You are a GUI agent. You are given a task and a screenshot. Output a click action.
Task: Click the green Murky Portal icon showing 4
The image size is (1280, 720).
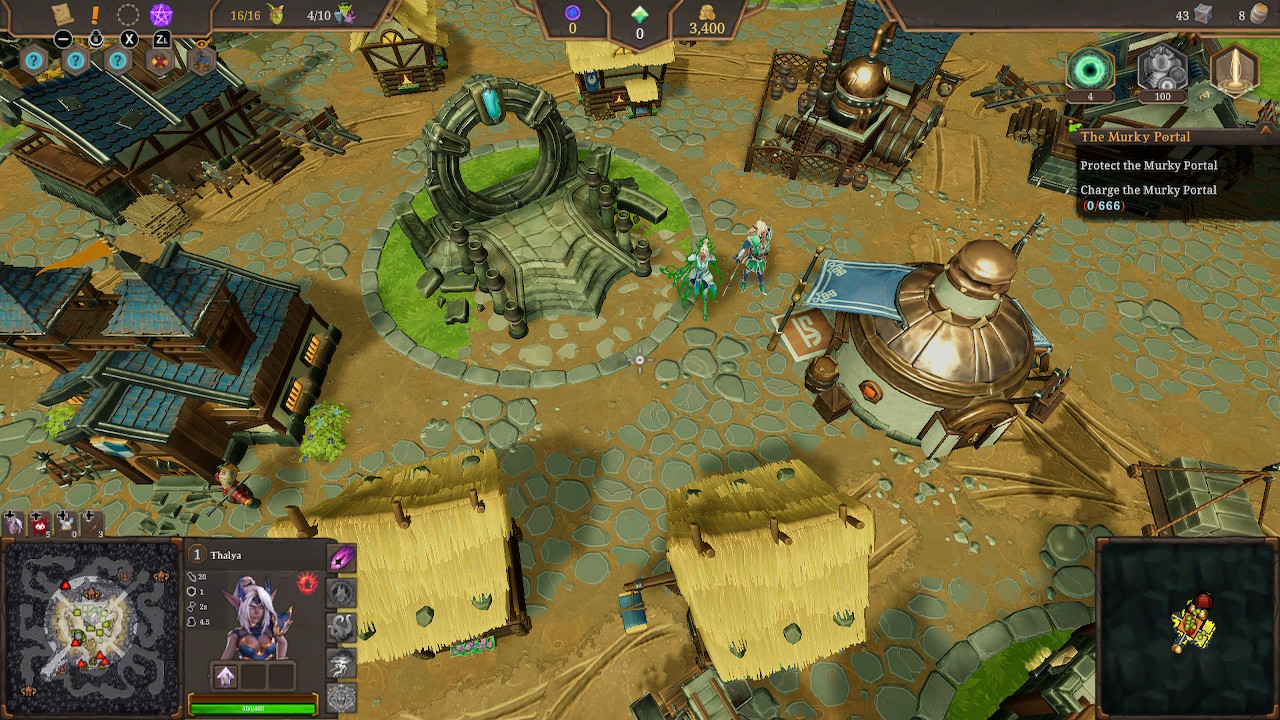point(1090,70)
